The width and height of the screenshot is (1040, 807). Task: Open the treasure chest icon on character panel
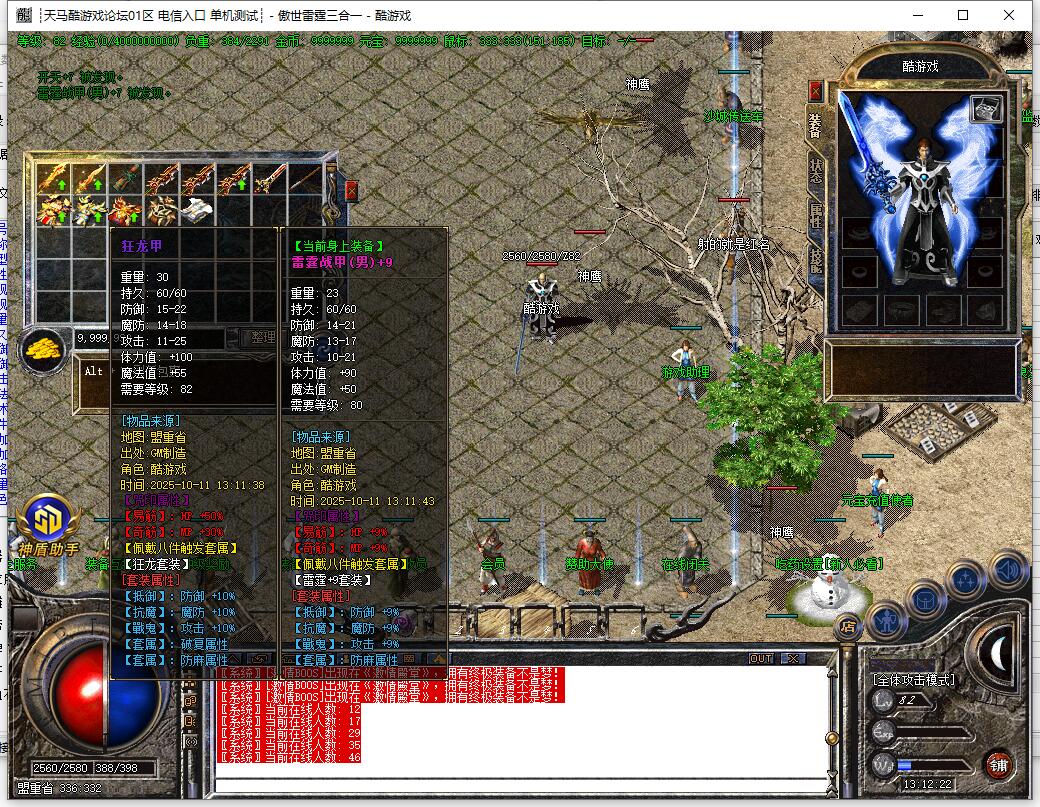986,110
